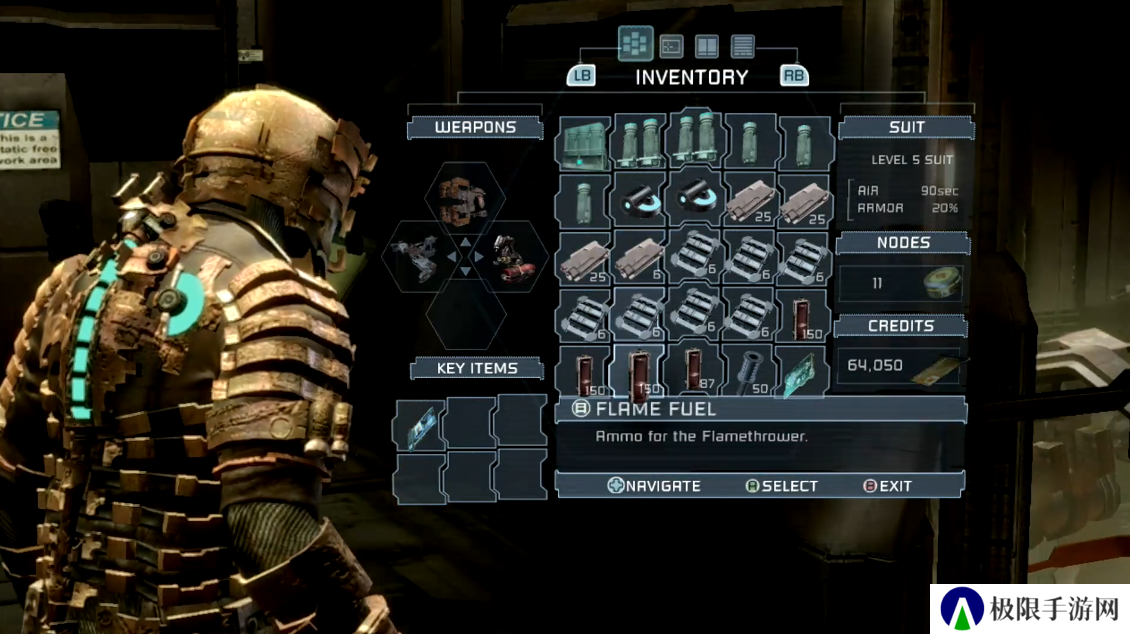Choose the flame fuel stack of 87

(694, 370)
